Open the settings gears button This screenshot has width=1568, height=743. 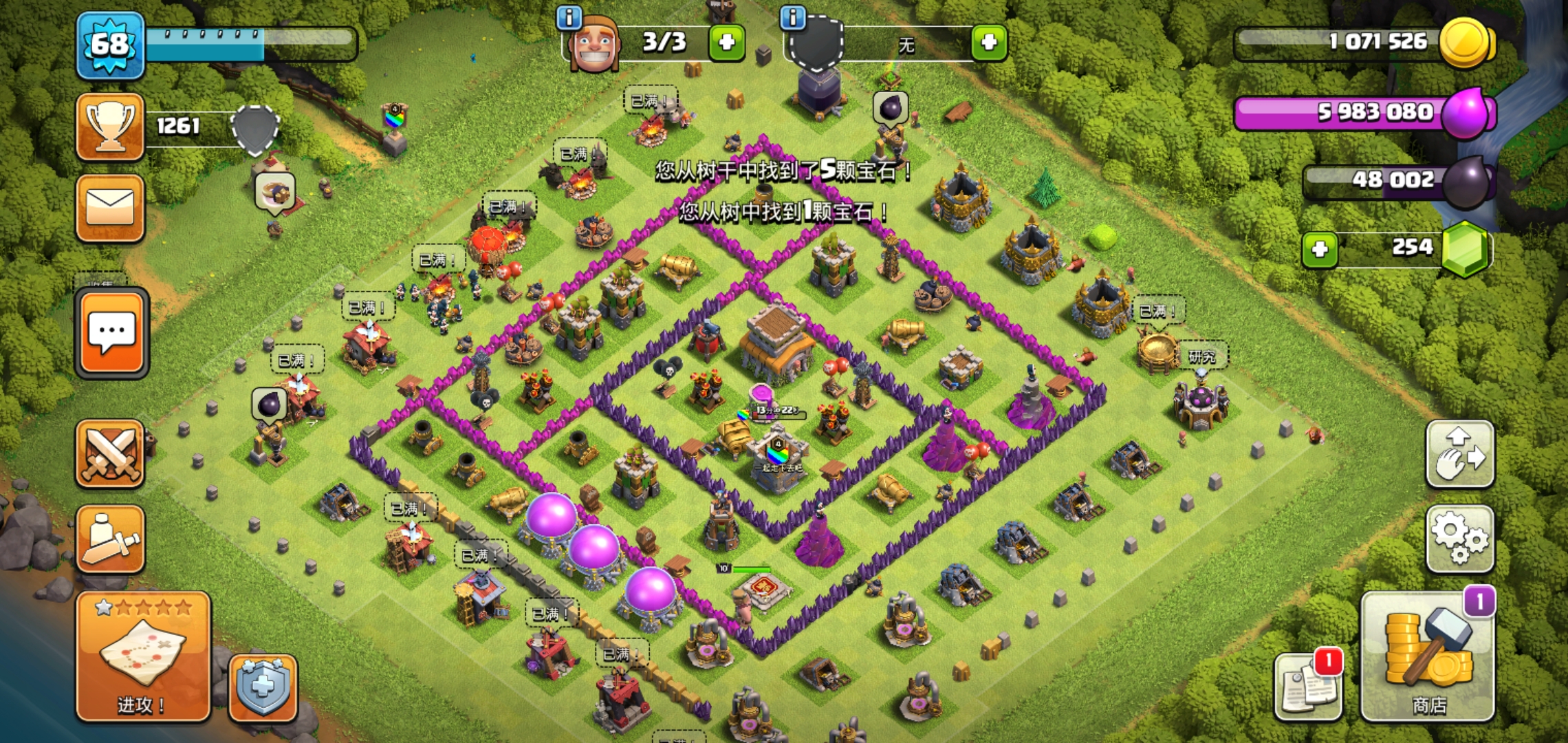pyautogui.click(x=1459, y=539)
